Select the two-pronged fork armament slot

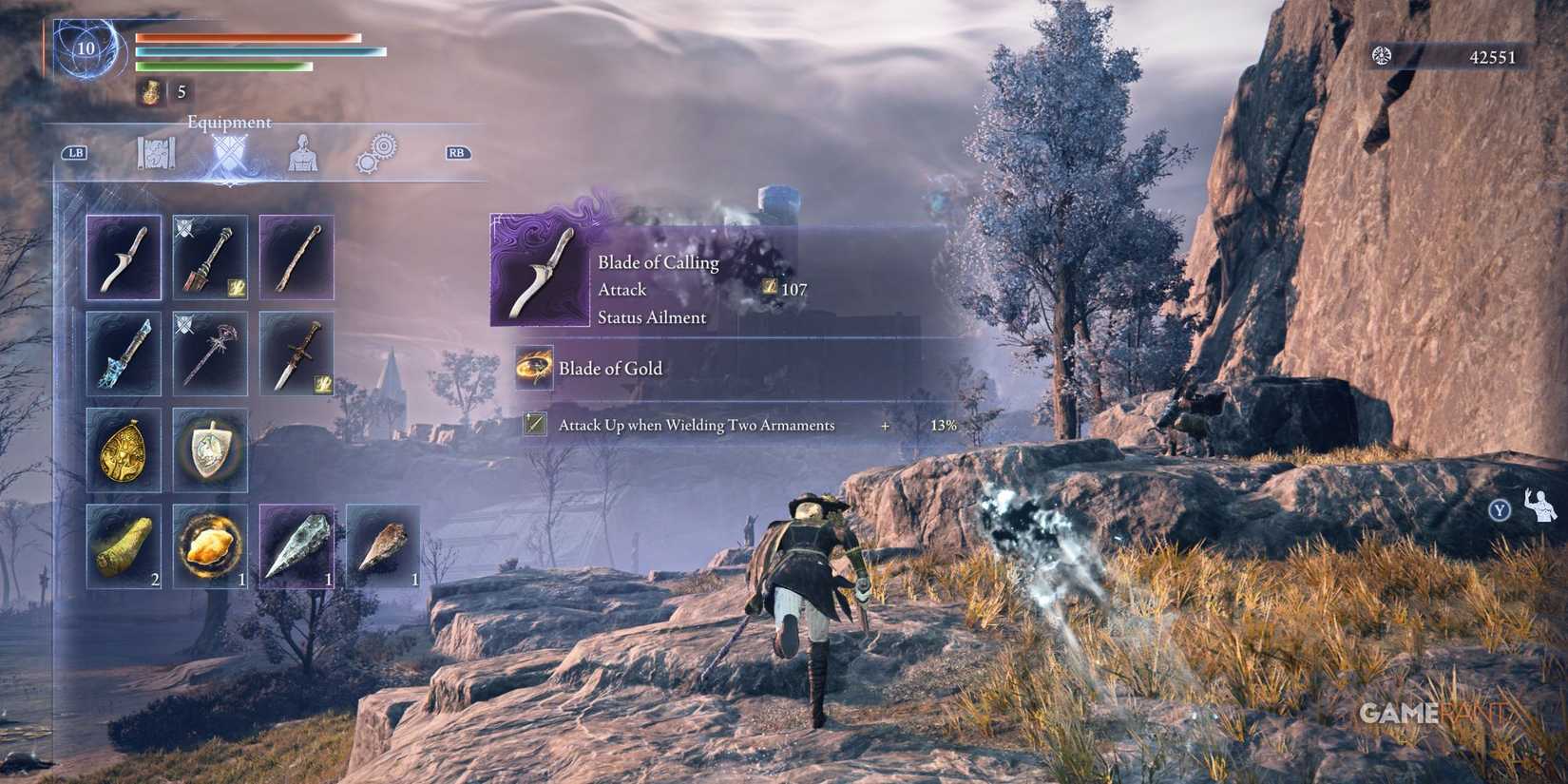coord(296,257)
